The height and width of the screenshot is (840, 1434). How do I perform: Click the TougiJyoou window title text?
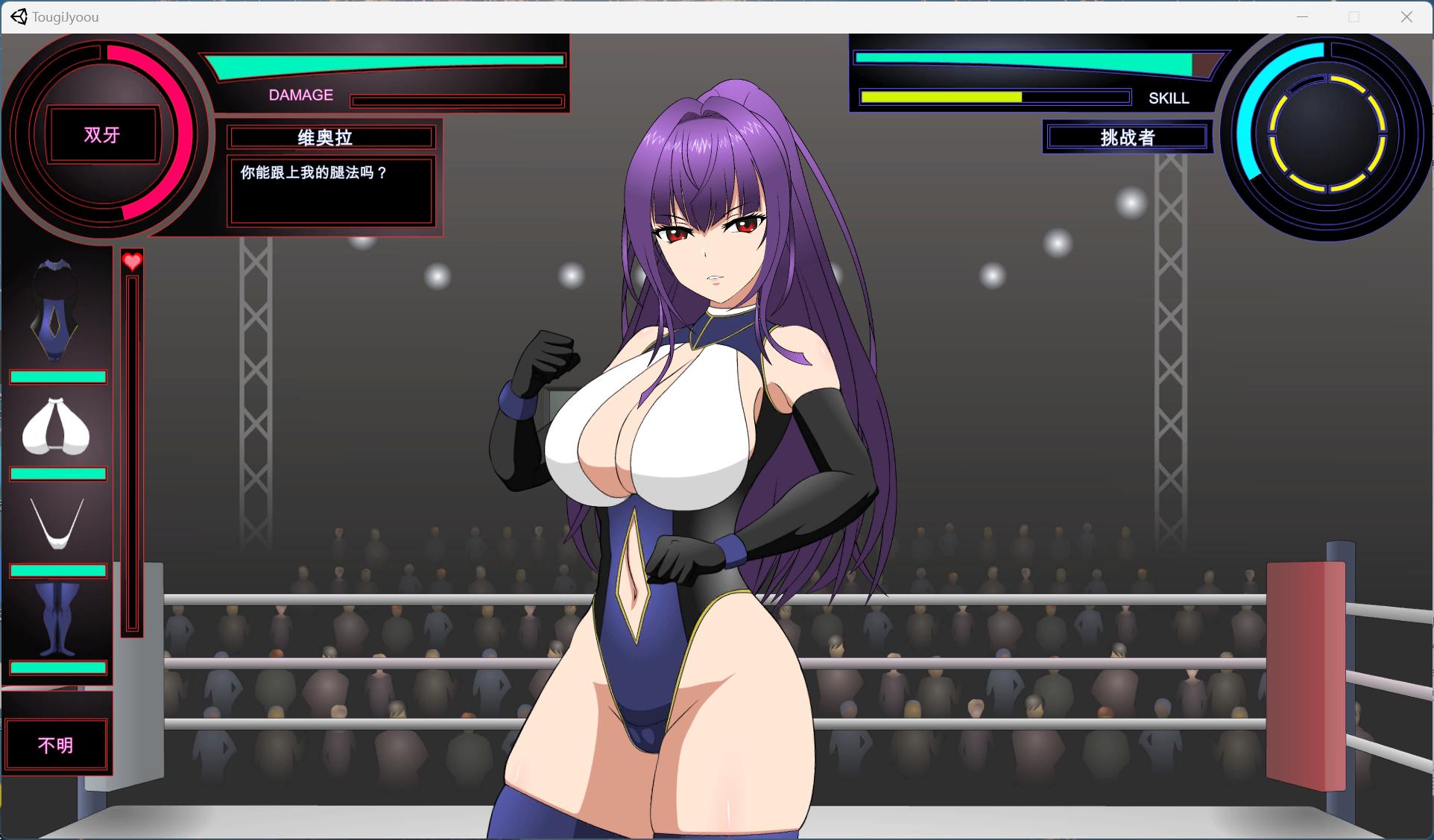coord(64,17)
